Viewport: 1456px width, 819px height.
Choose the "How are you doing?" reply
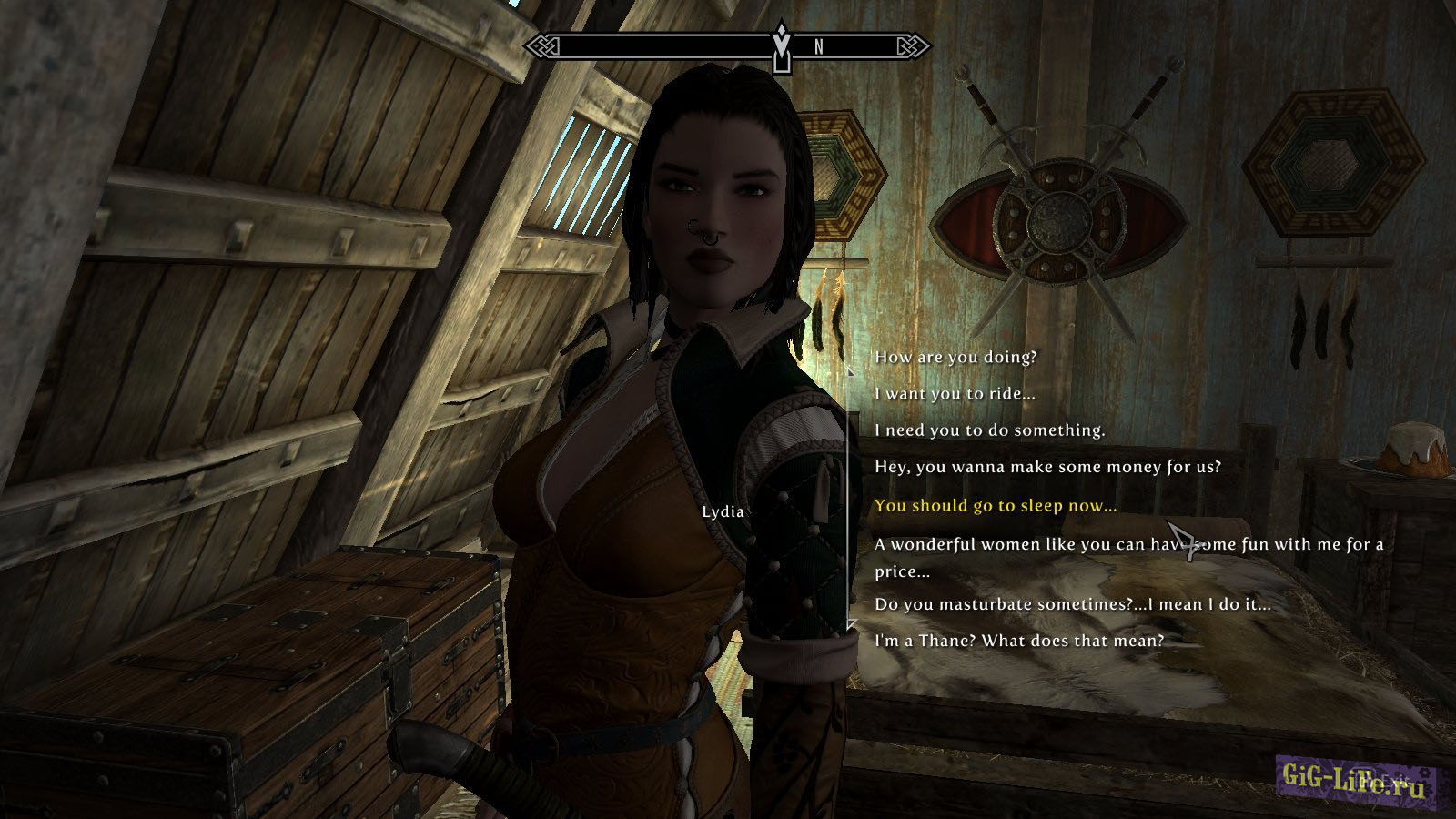click(955, 357)
